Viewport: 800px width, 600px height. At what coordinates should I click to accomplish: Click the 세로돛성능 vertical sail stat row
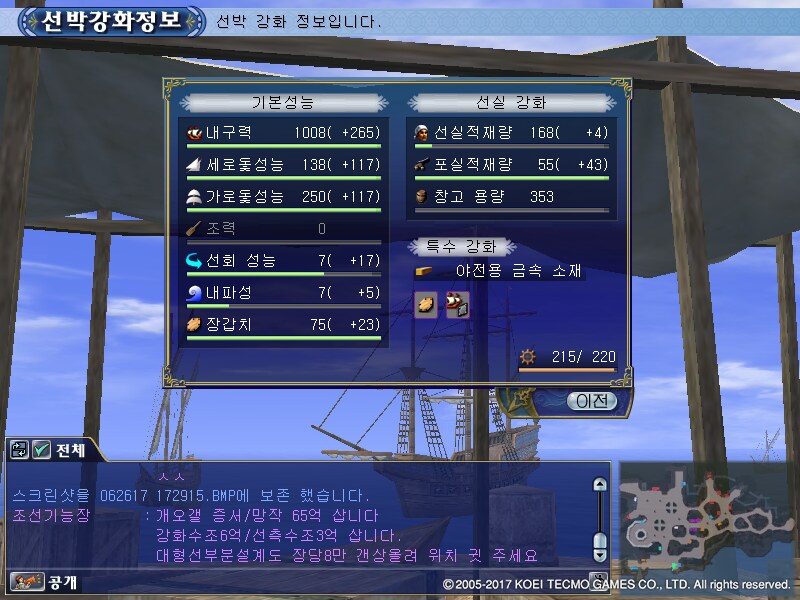click(x=282, y=165)
